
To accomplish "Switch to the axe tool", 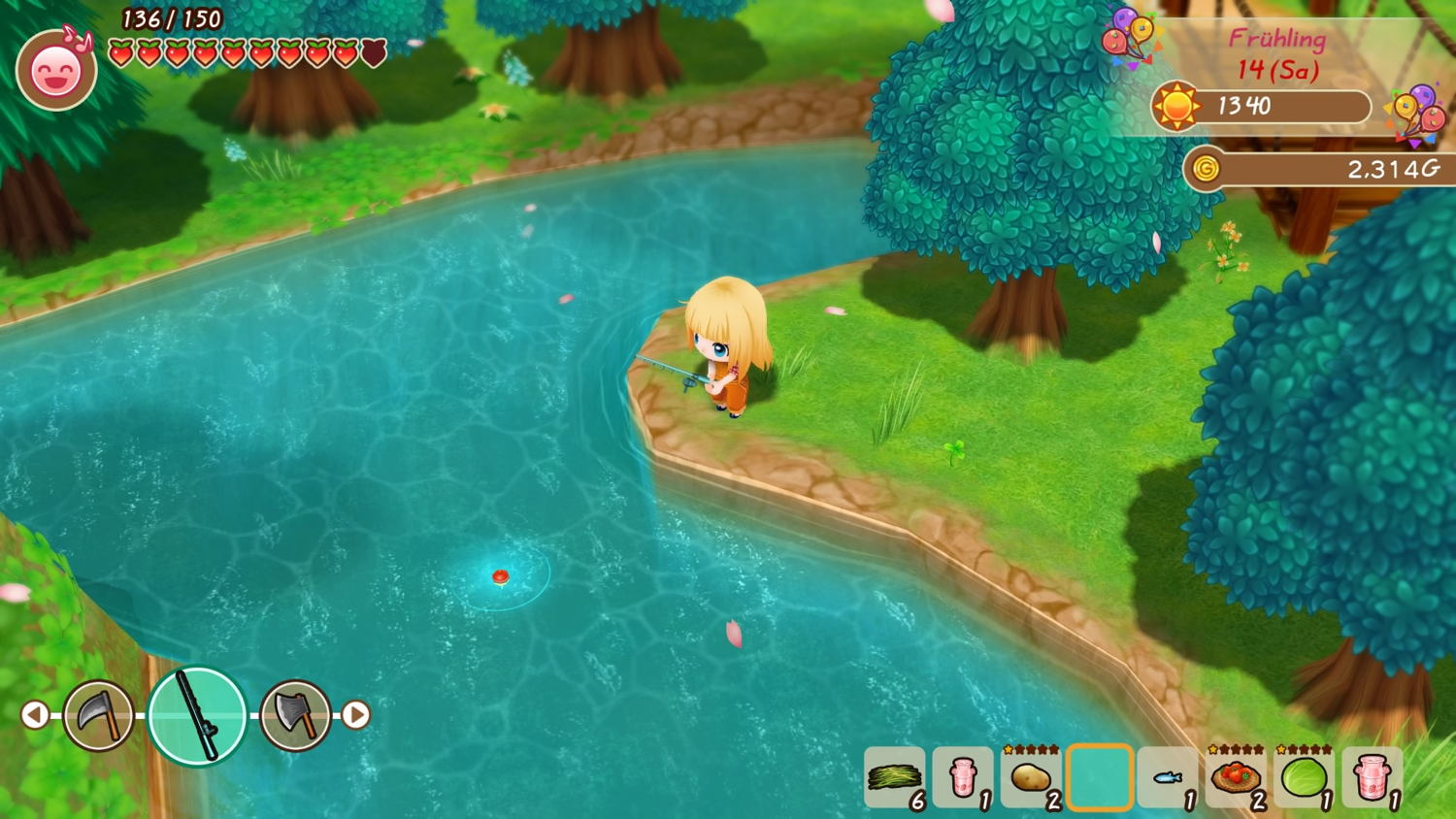I will pos(295,715).
